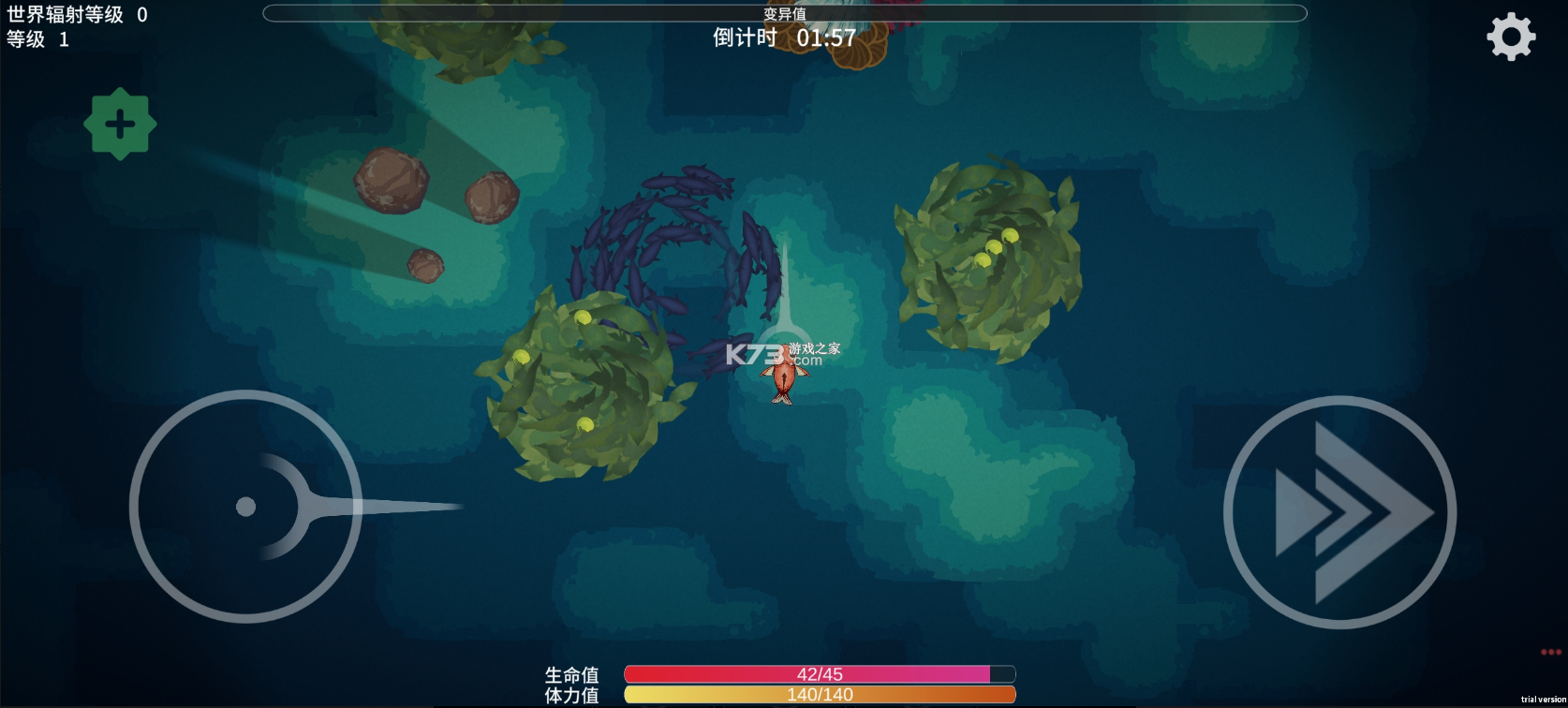Viewport: 1568px width, 708px height.
Task: Click the 生命值 health bar showing 42/45
Action: click(x=820, y=673)
